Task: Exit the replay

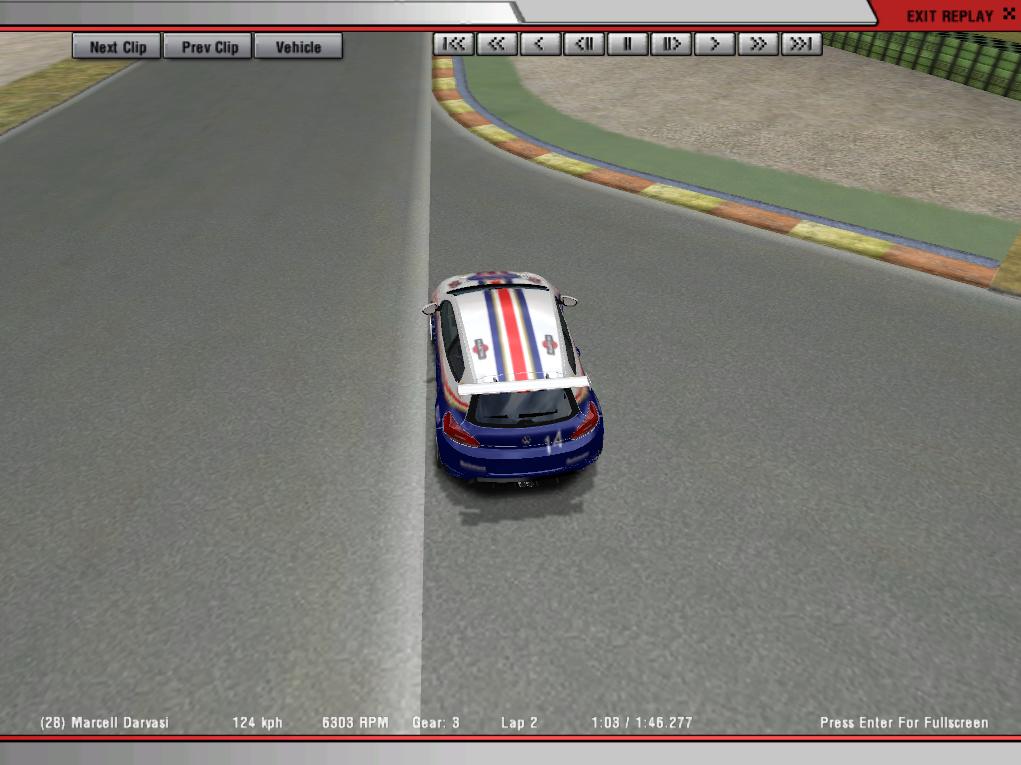Action: pos(948,16)
